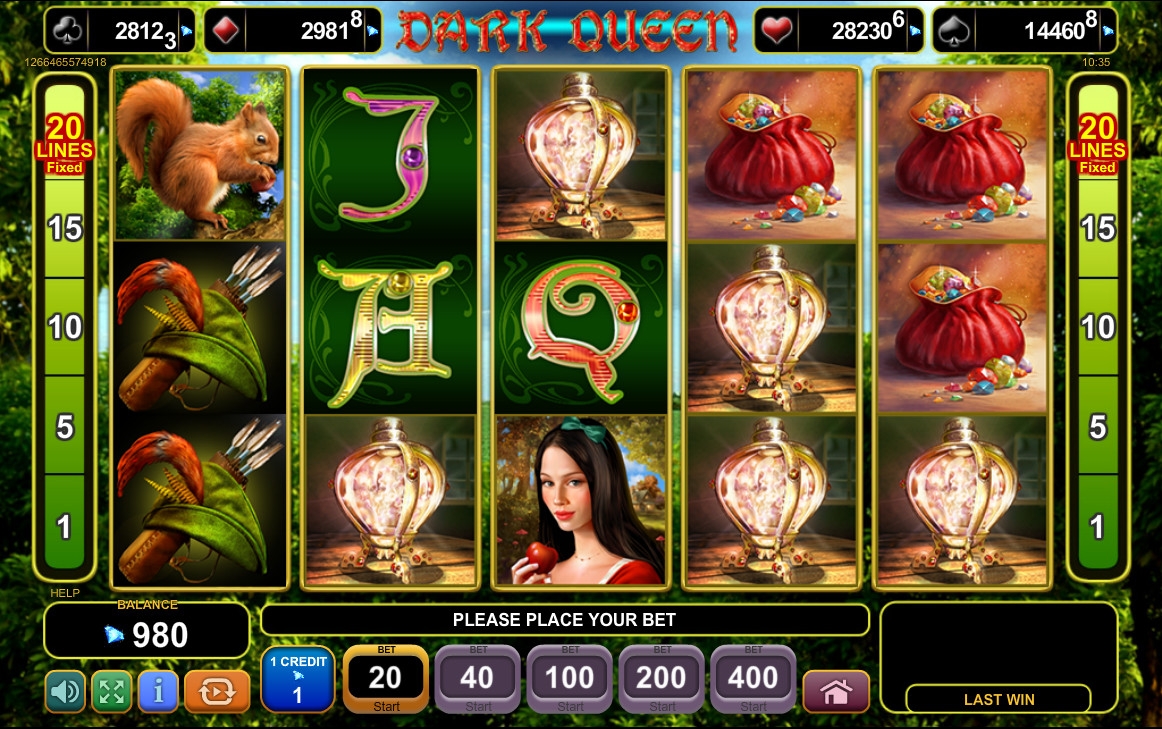1162x729 pixels.
Task: Click the hearts jackpot counter
Action: tap(838, 31)
